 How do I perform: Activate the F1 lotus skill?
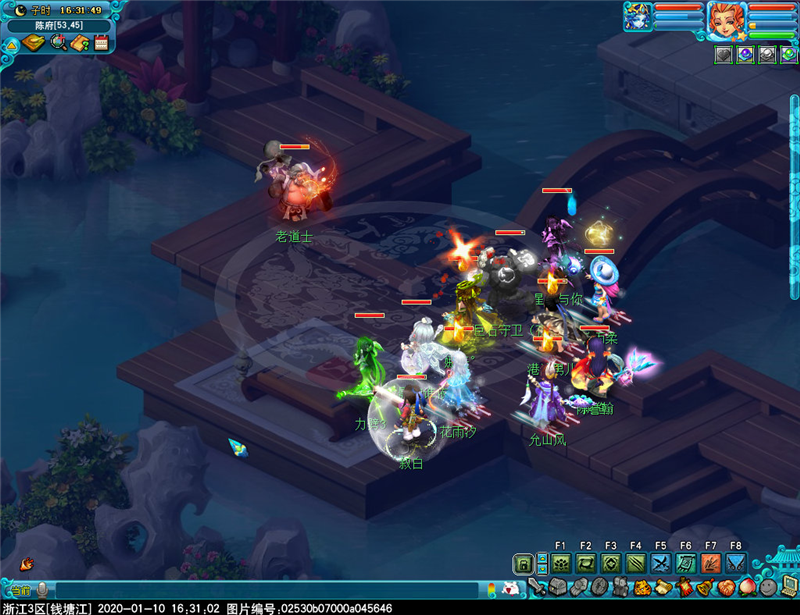coord(561,563)
